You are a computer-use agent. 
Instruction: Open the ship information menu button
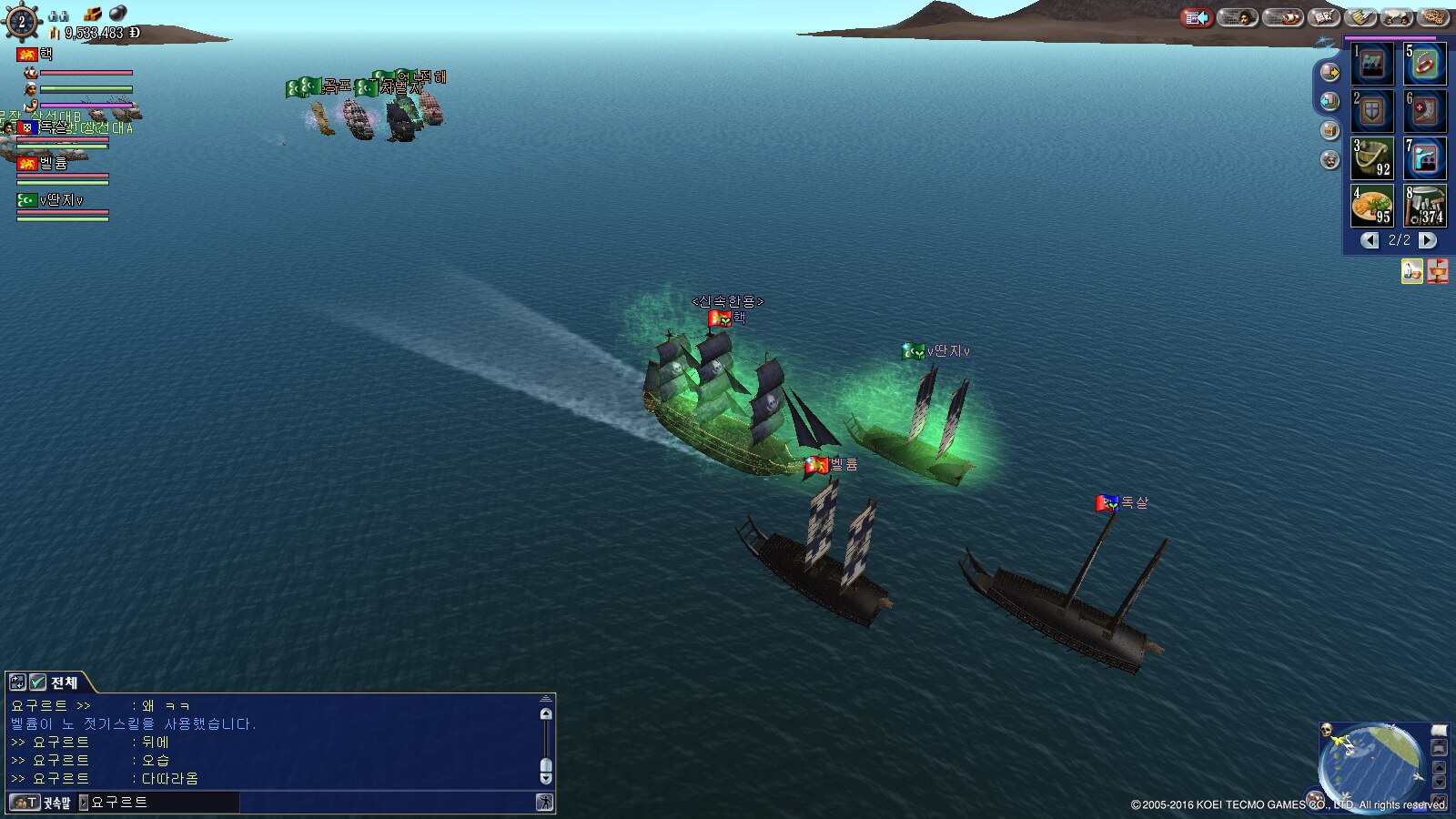[x=1283, y=17]
